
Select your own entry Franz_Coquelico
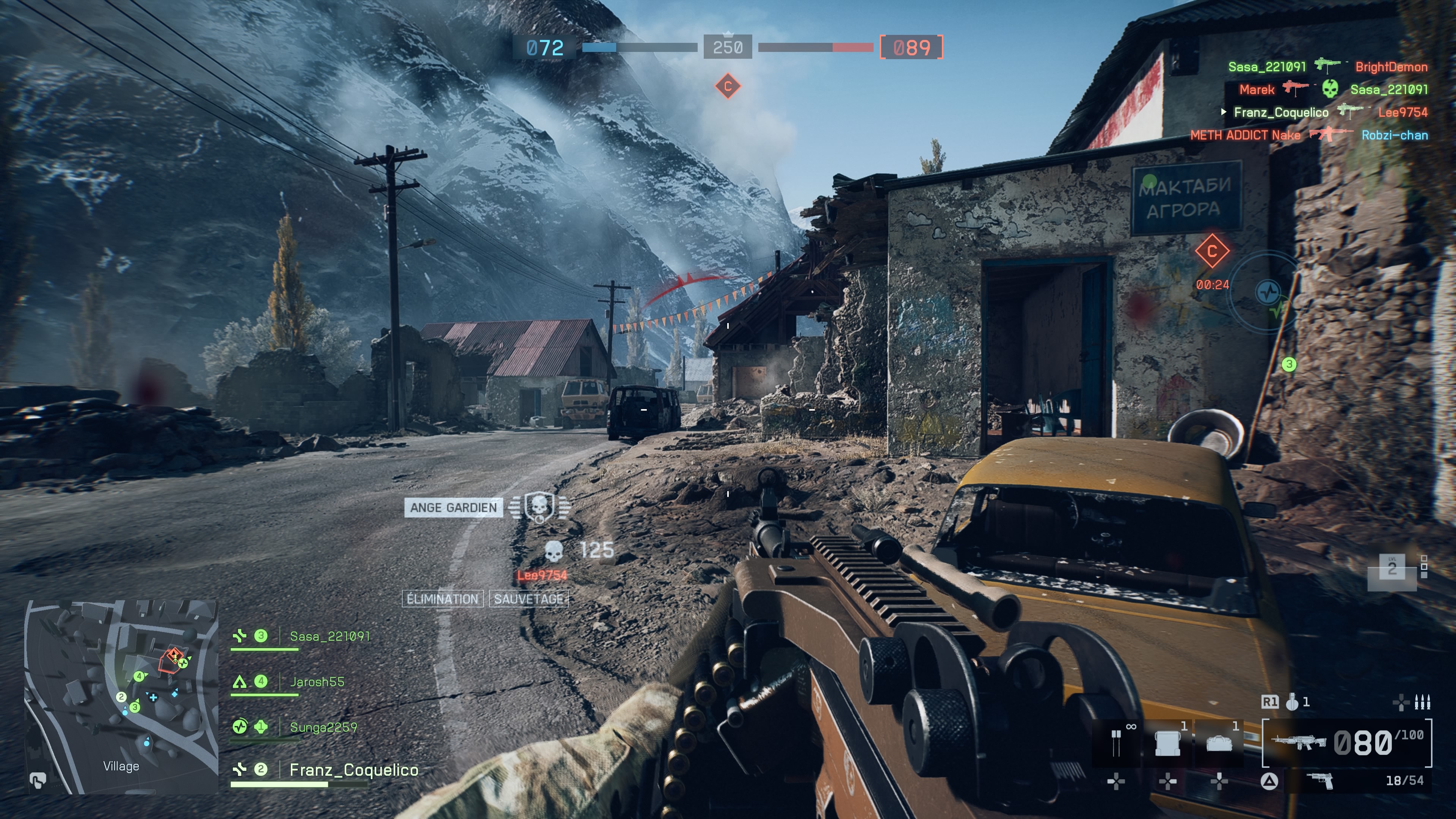tap(353, 770)
